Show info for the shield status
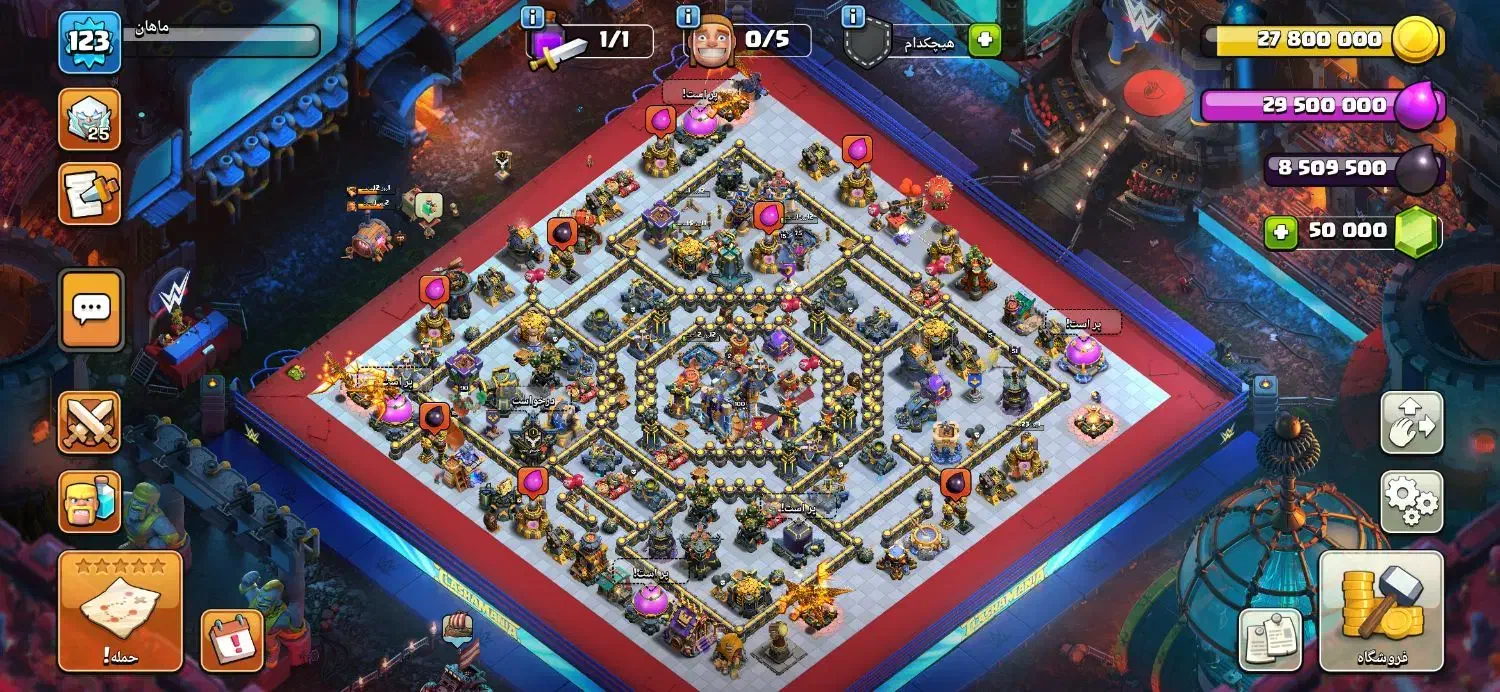This screenshot has width=1500, height=692. point(853,17)
